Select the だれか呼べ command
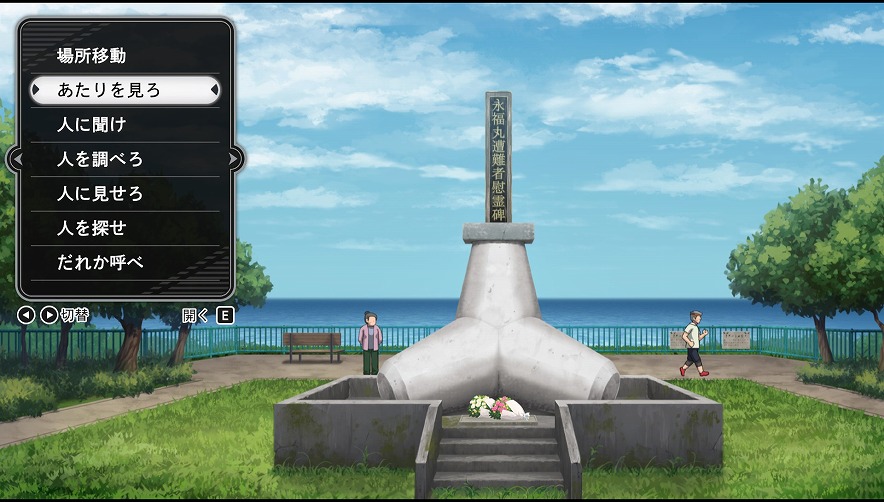The image size is (884, 502). (x=100, y=262)
